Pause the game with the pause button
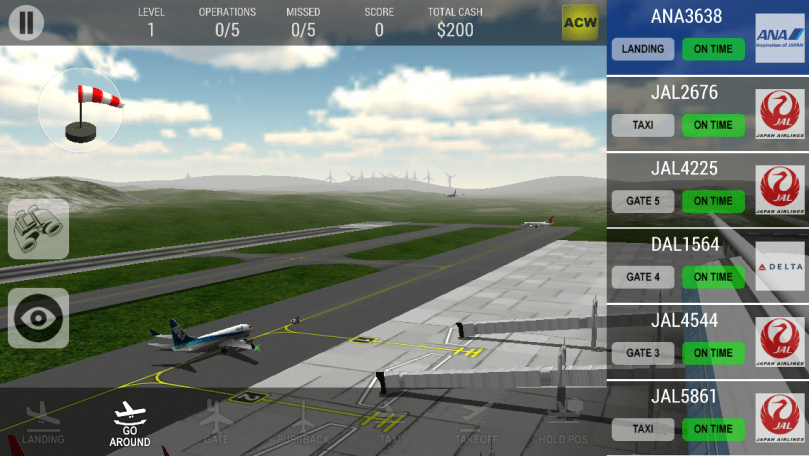Viewport: 809px width, 456px height. click(26, 22)
